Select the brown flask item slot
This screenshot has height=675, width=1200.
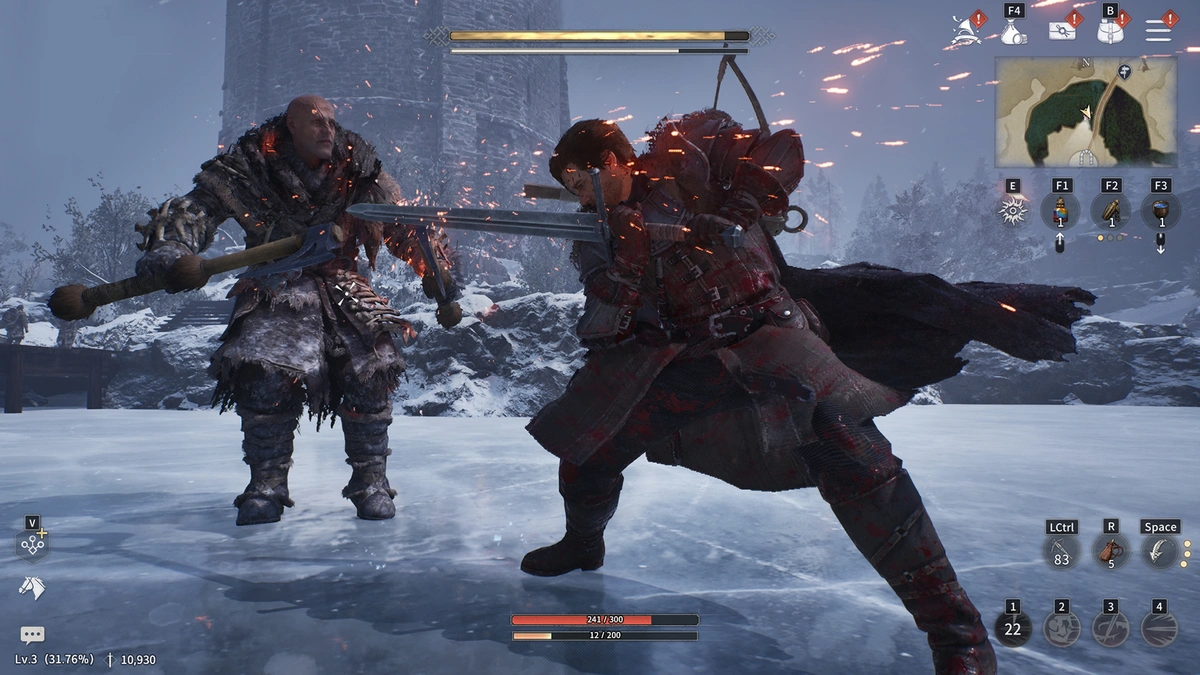(1111, 211)
